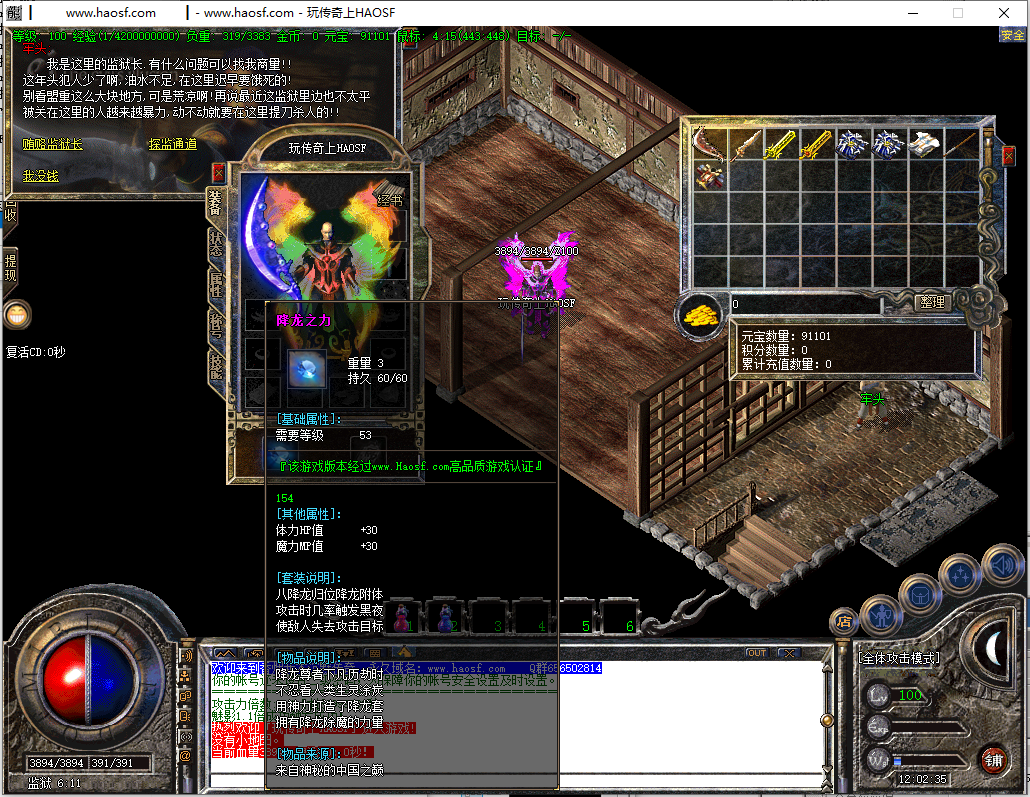Switch to the 状态 character tab

pos(216,243)
